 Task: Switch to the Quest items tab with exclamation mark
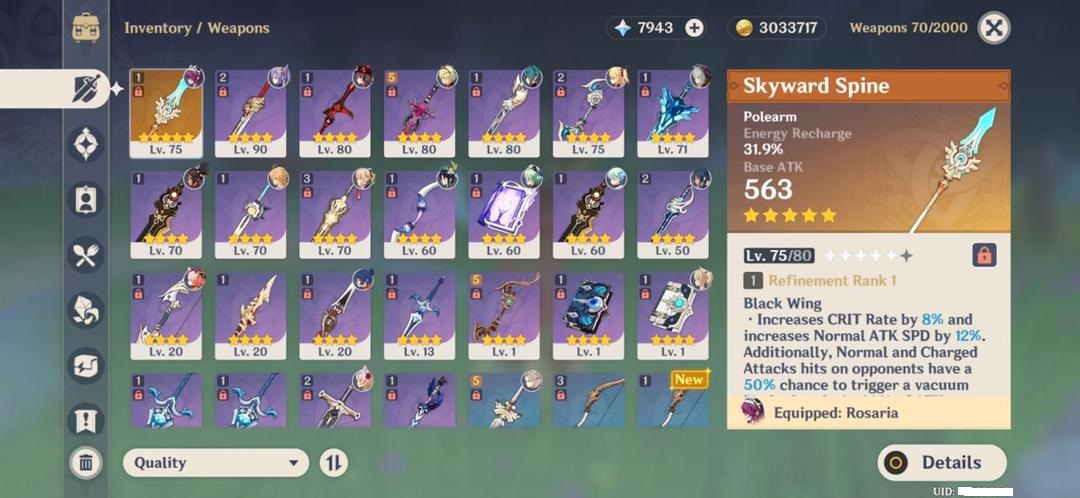pos(87,418)
